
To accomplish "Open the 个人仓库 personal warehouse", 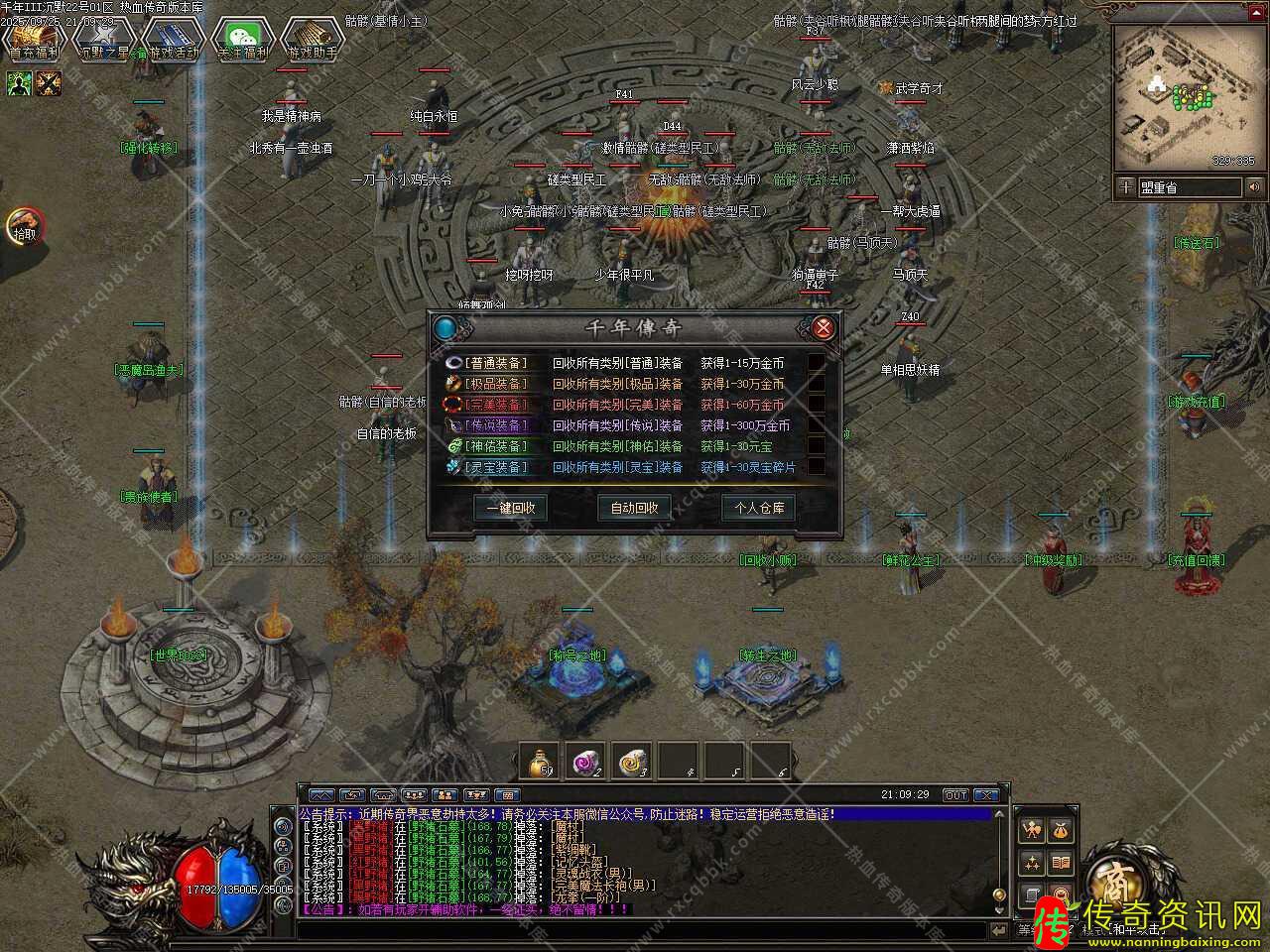I will tap(758, 508).
